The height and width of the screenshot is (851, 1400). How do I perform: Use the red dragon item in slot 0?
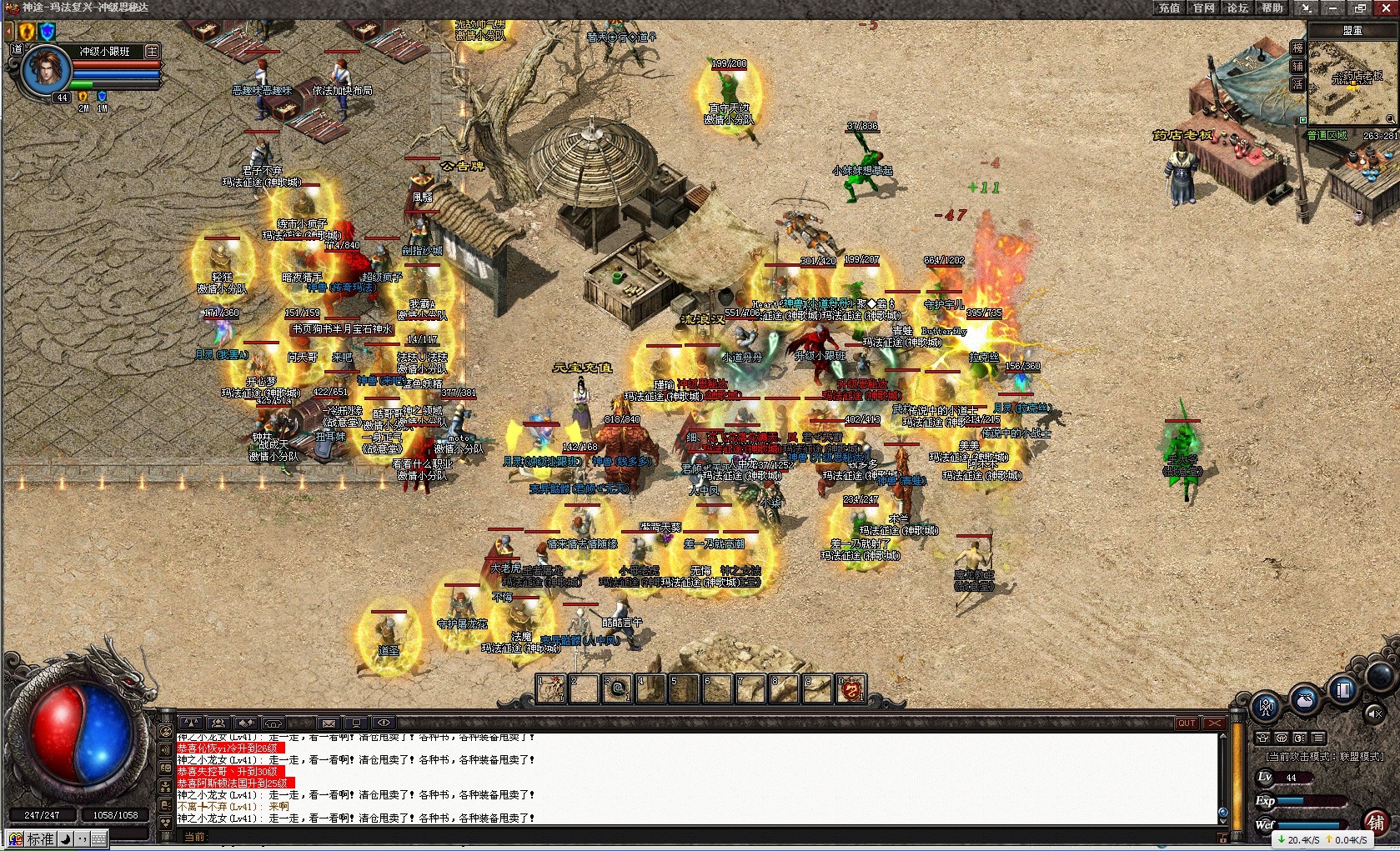851,688
